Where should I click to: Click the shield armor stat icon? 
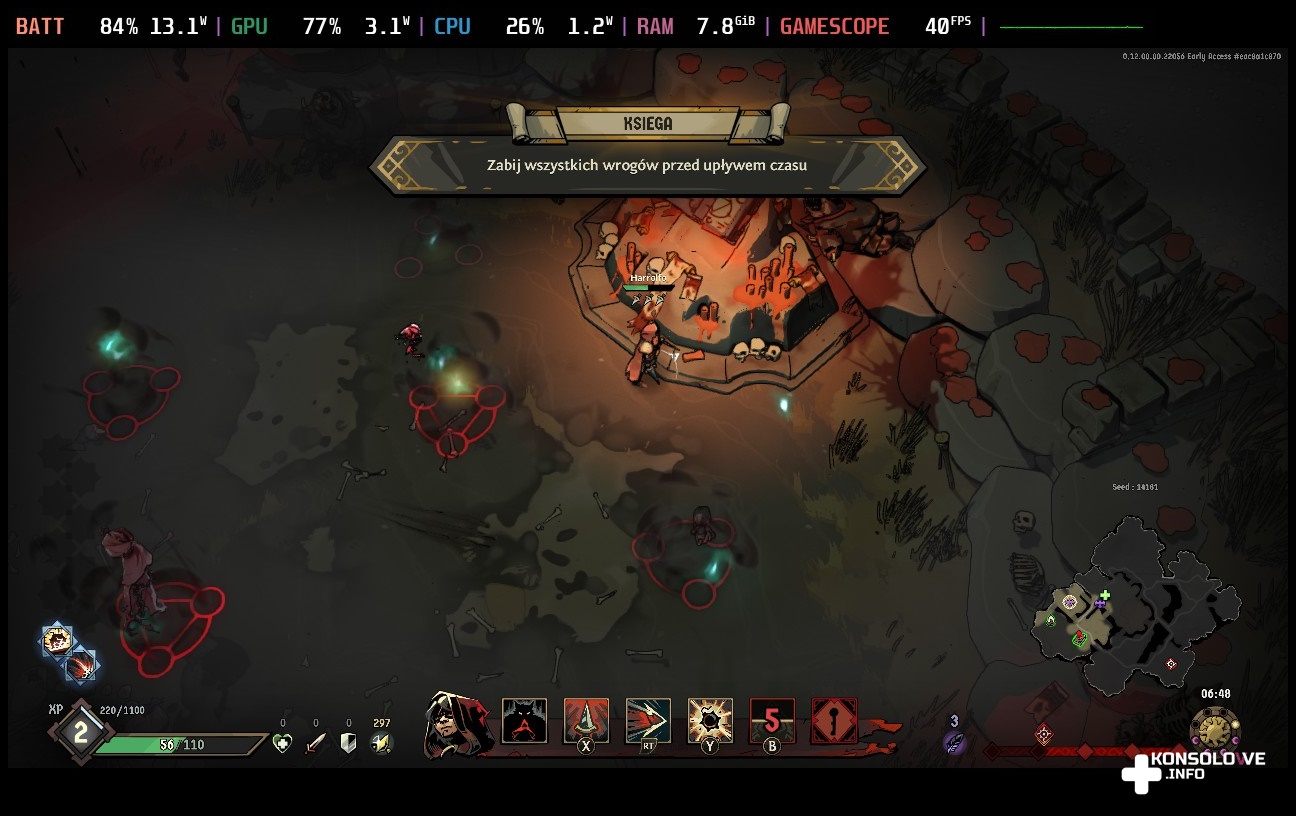point(349,743)
